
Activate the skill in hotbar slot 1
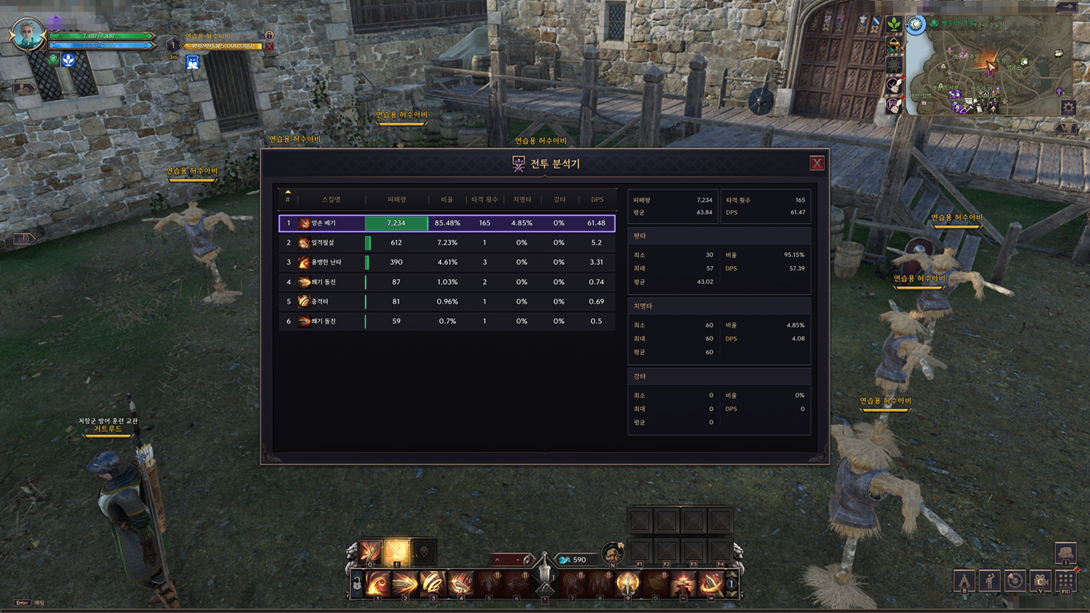click(378, 583)
